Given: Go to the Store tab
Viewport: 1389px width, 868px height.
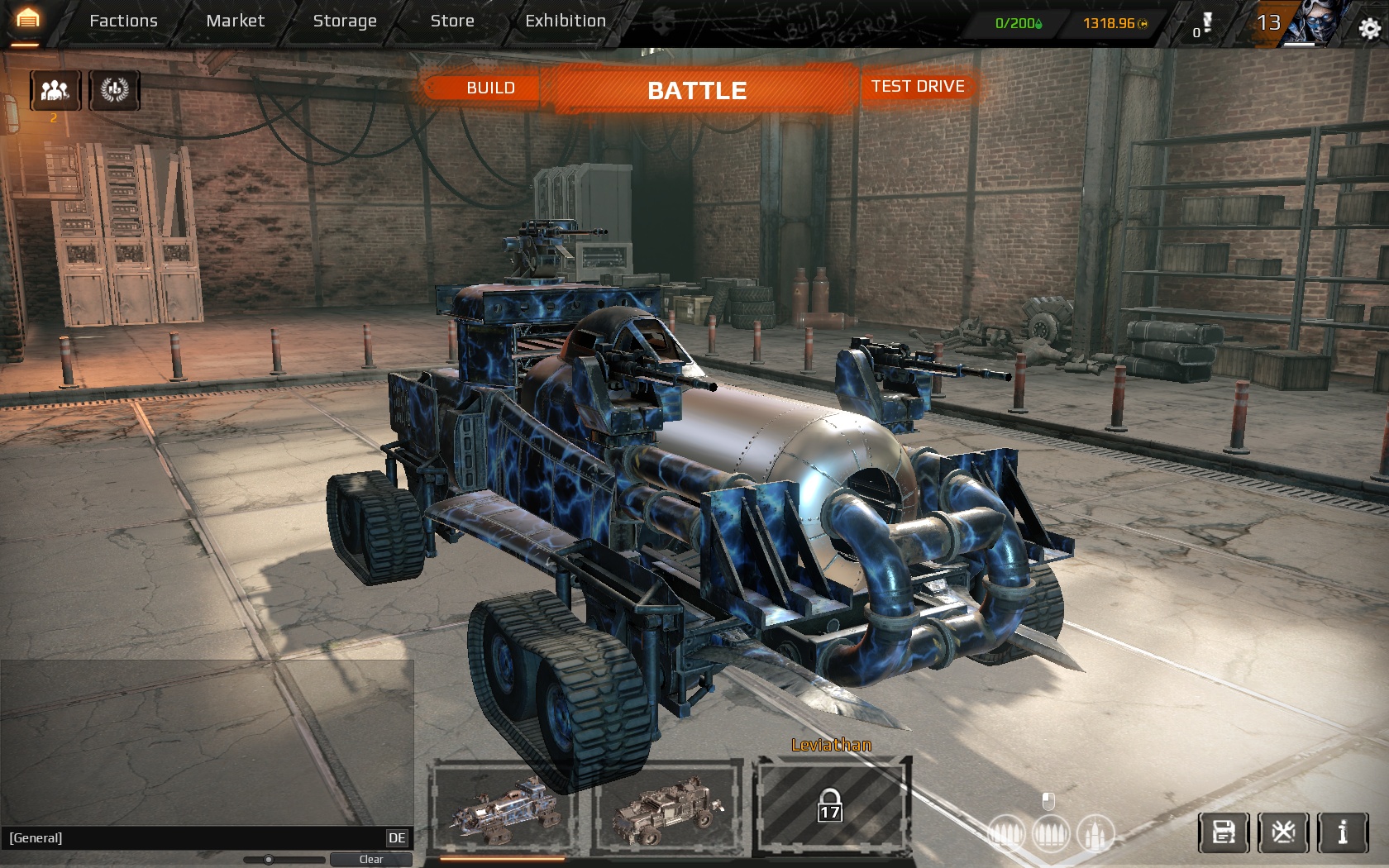Looking at the screenshot, I should [x=452, y=21].
